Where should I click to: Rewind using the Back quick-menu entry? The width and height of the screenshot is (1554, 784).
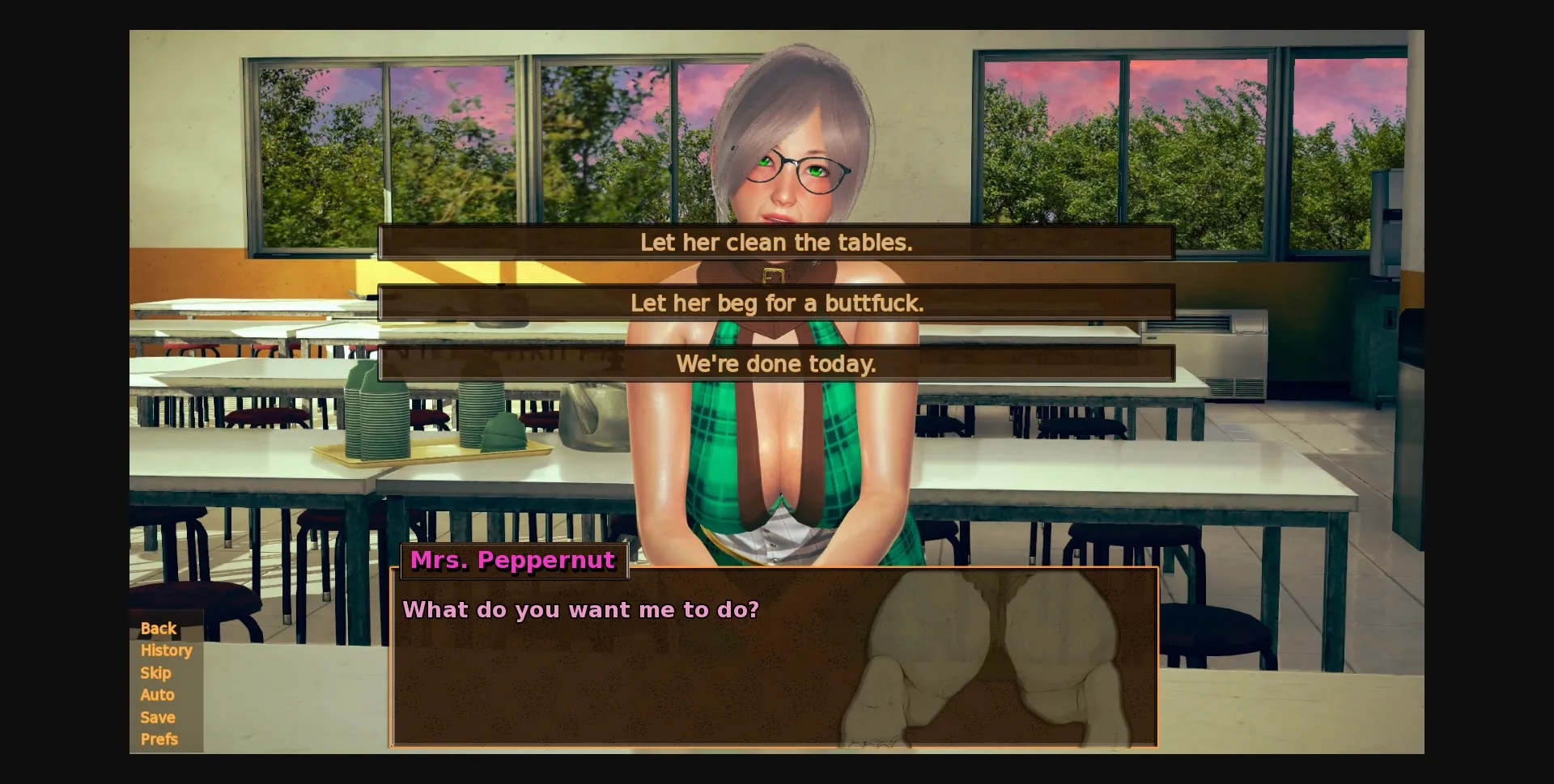(158, 628)
